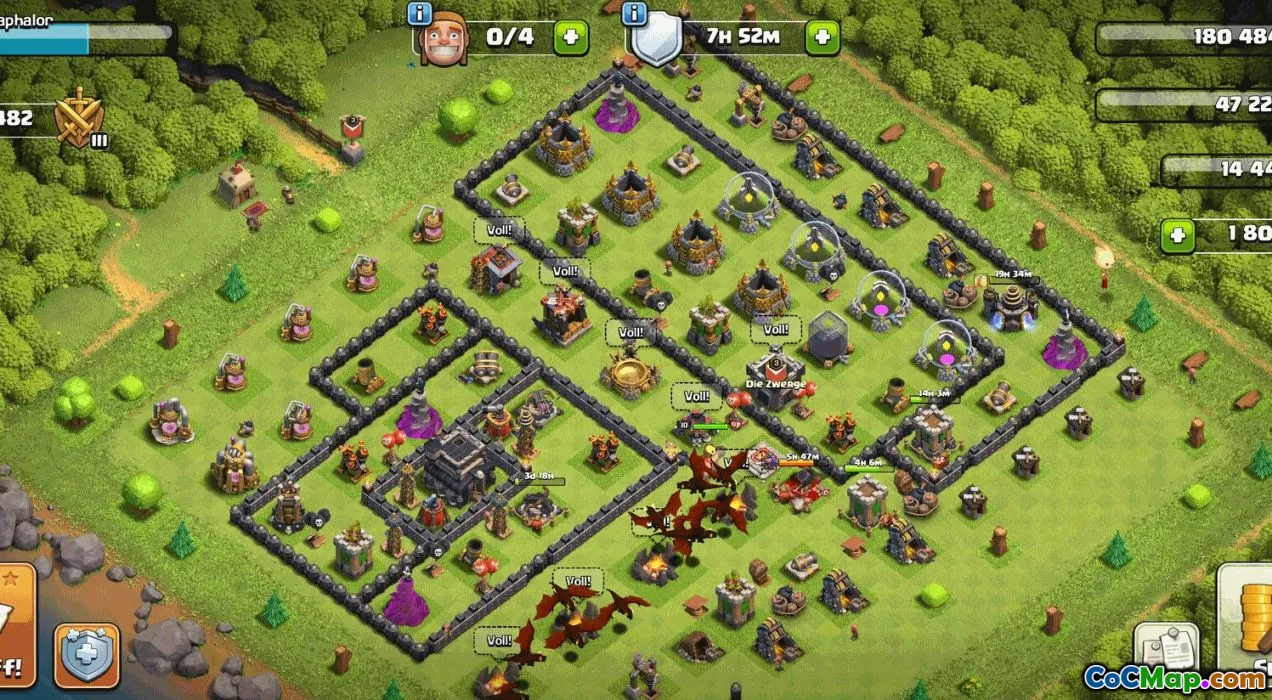Show shield info details
1272x700 pixels.
632,14
